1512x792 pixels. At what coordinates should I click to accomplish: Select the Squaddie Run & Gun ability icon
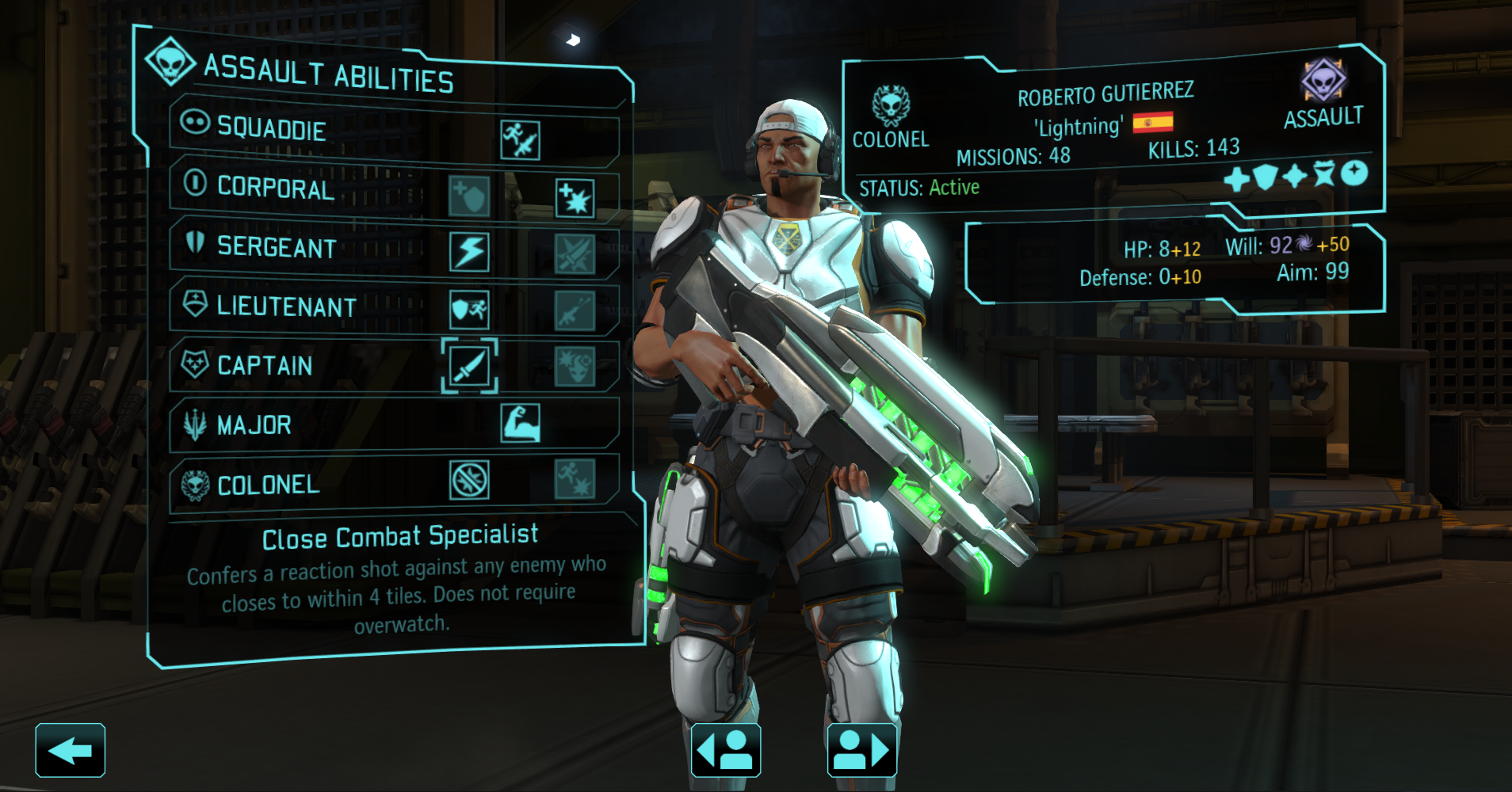point(520,140)
